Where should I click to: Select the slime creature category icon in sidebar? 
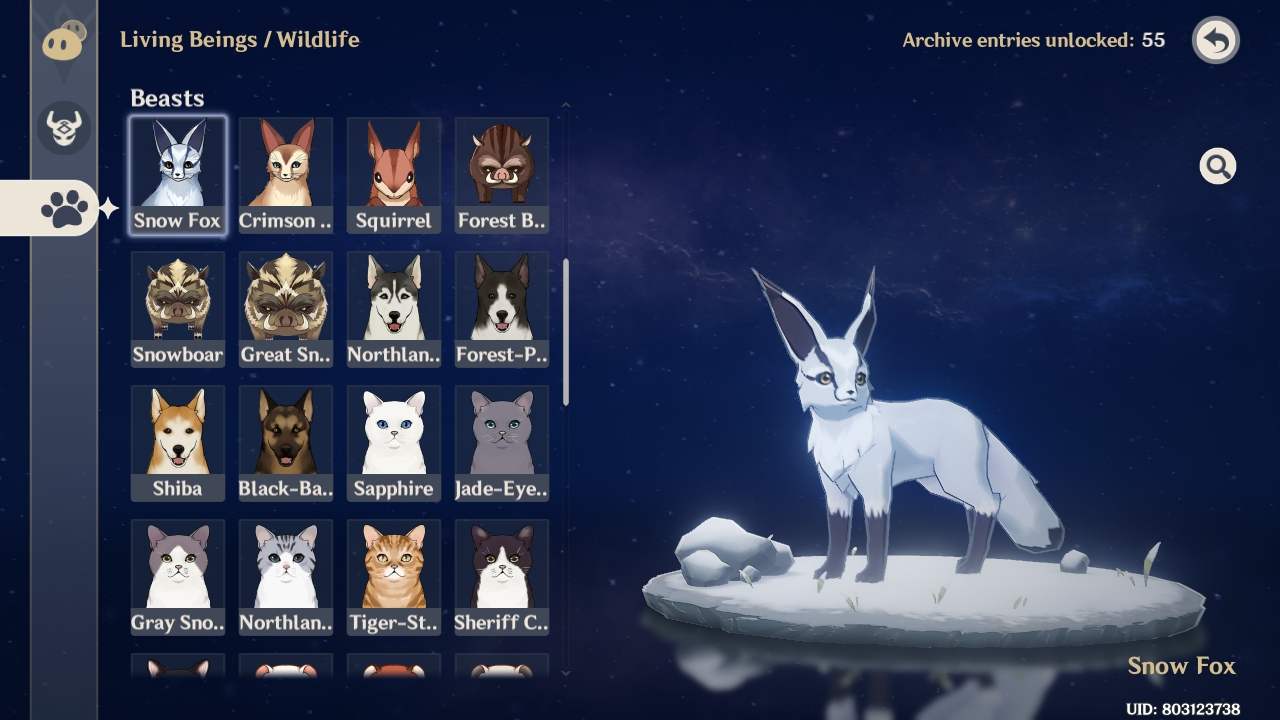coord(62,40)
